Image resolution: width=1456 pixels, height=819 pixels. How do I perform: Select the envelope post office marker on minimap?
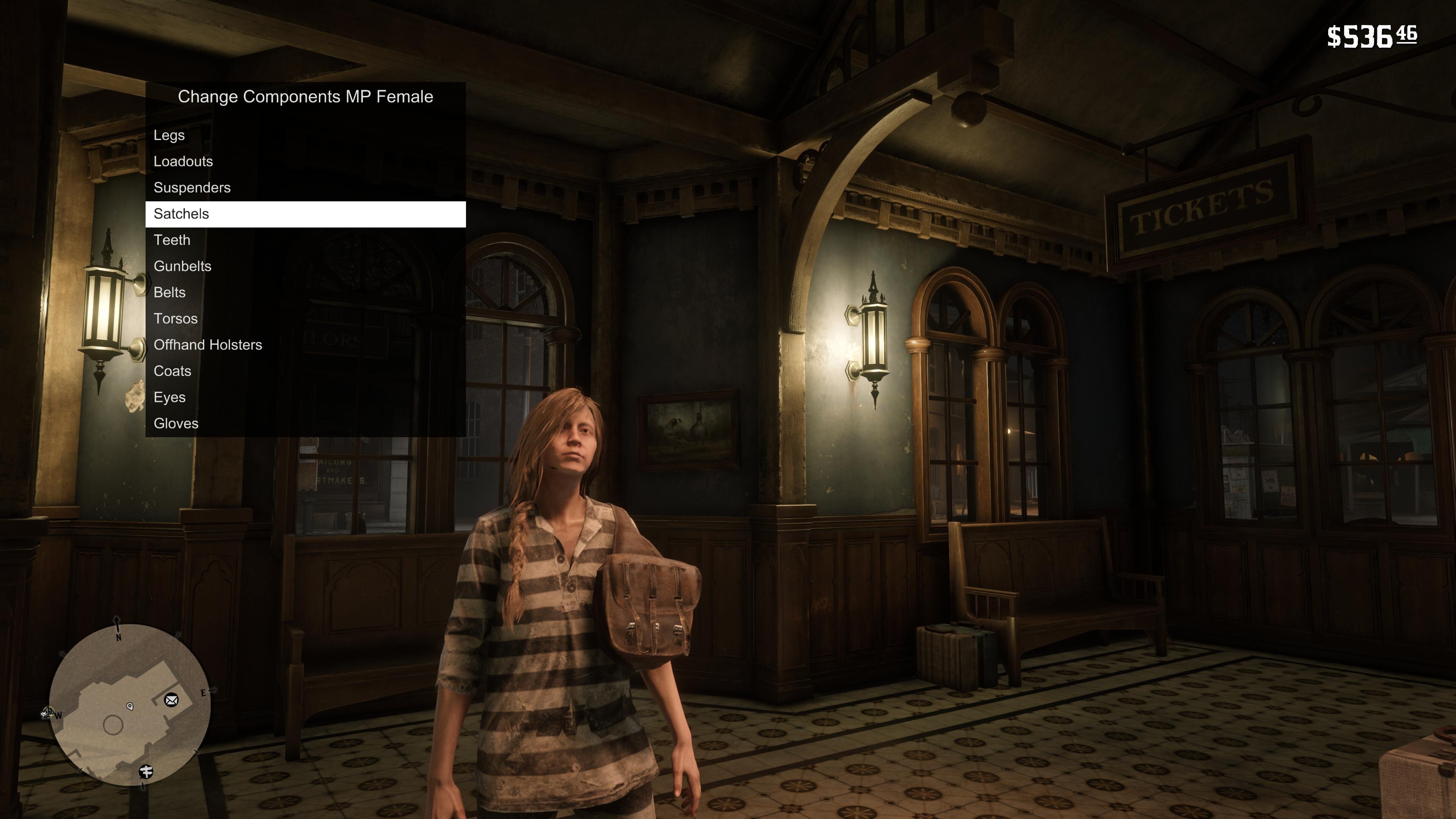point(171,700)
